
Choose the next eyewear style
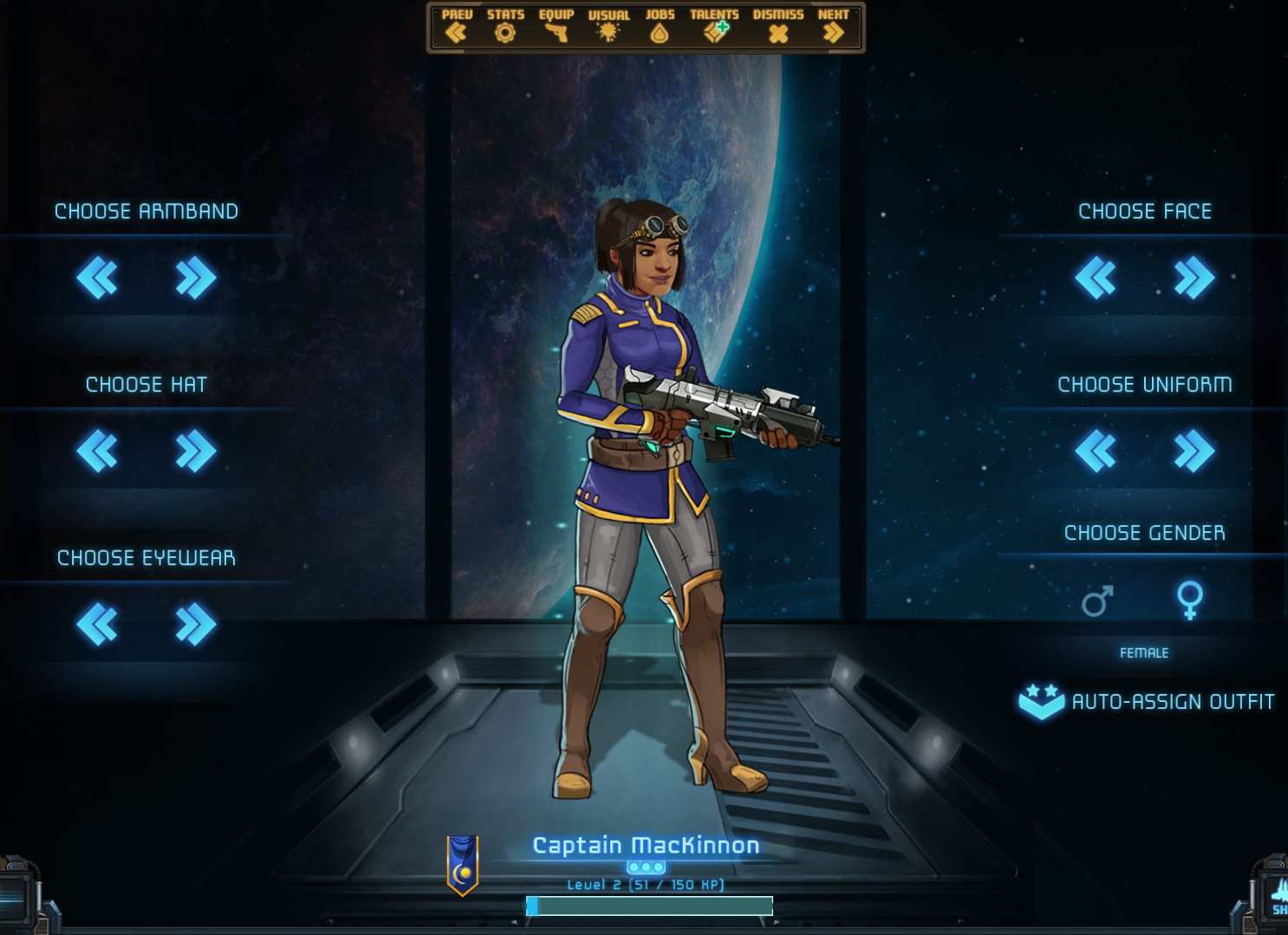[196, 625]
